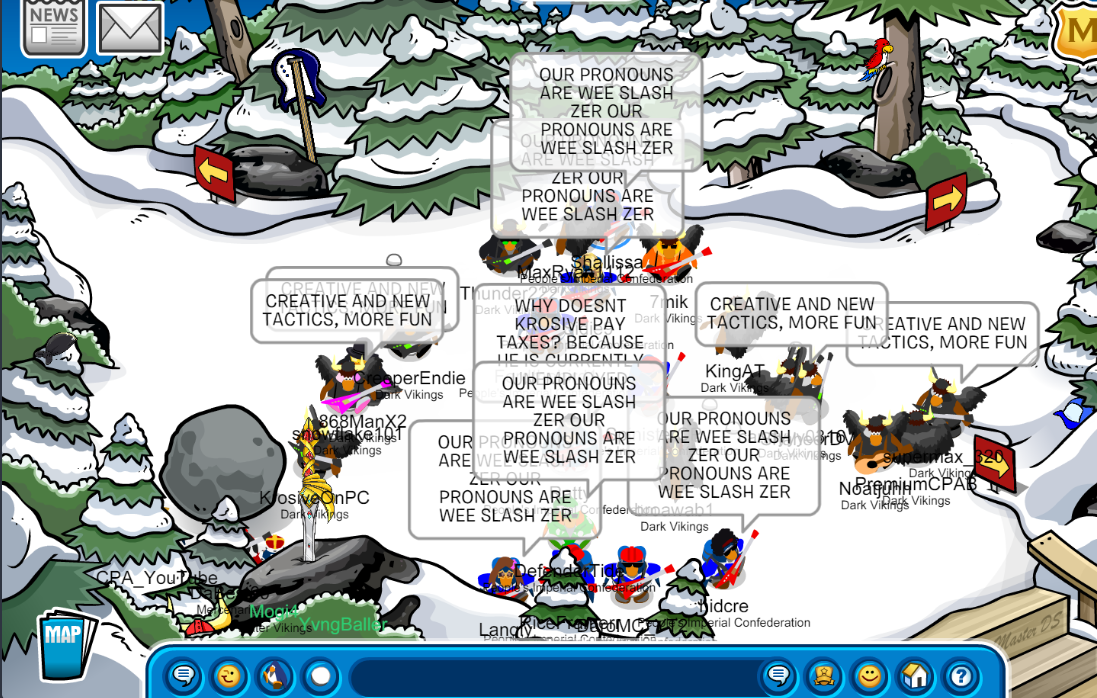Open the question mark help button
The height and width of the screenshot is (698, 1097).
pyautogui.click(x=961, y=676)
